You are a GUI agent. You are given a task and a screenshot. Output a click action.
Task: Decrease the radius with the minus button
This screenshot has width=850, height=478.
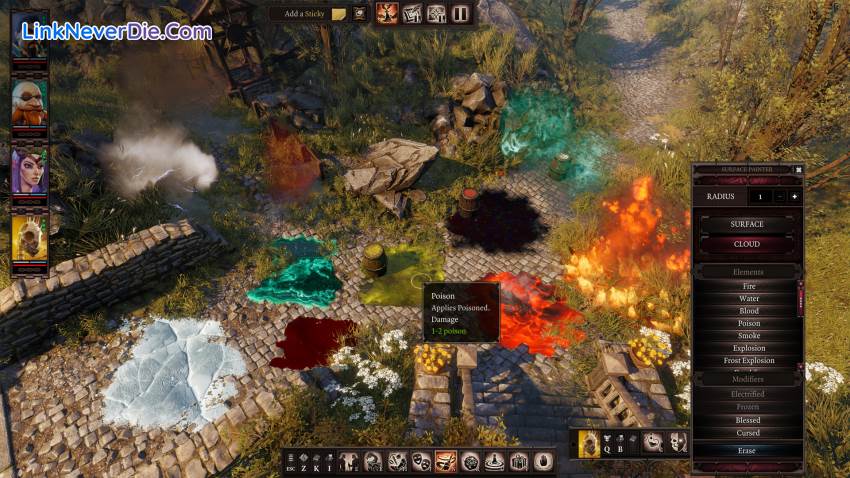[780, 197]
